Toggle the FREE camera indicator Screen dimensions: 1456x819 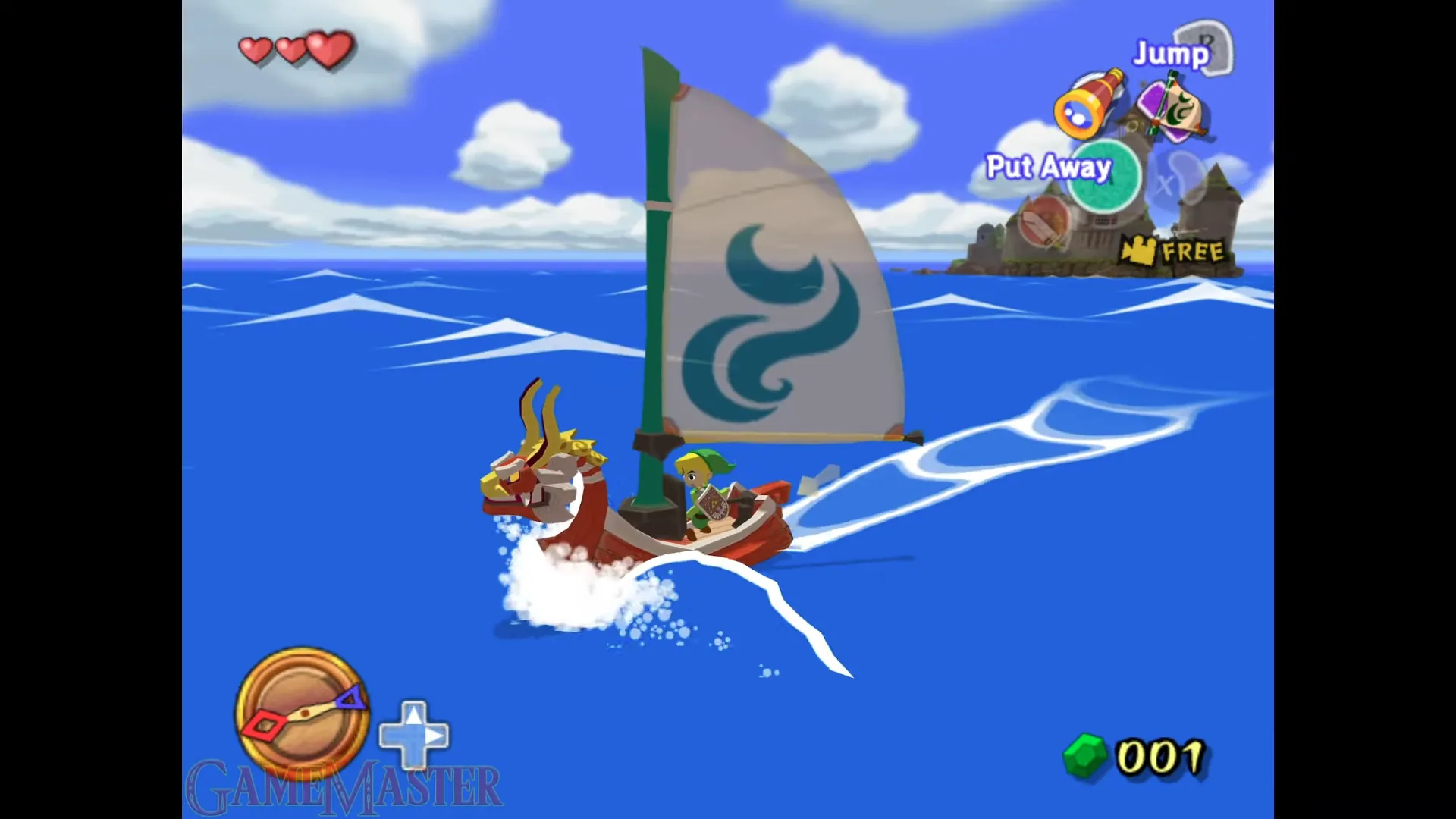[x=1172, y=250]
